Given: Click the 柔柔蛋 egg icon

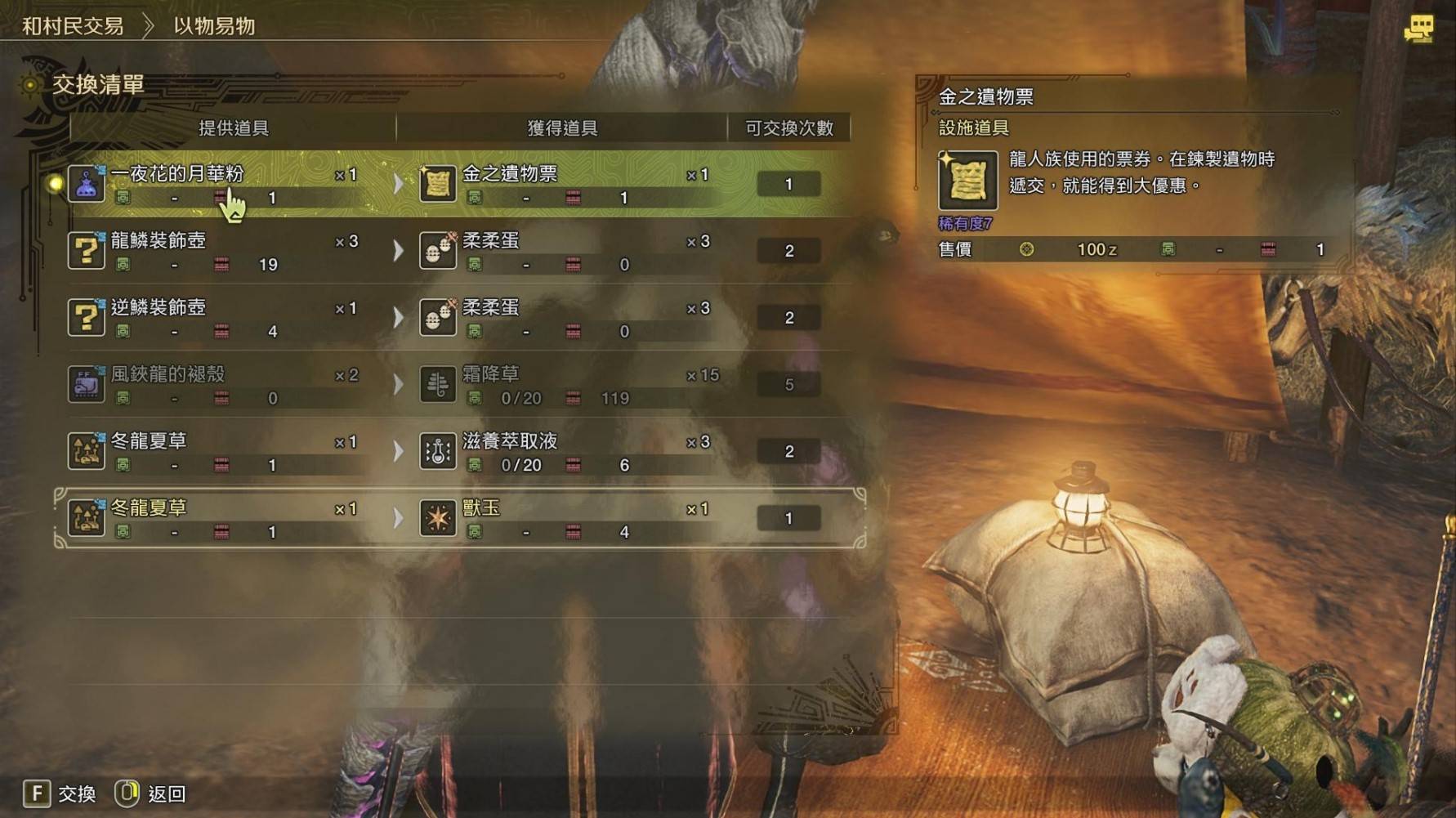Looking at the screenshot, I should pos(437,250).
